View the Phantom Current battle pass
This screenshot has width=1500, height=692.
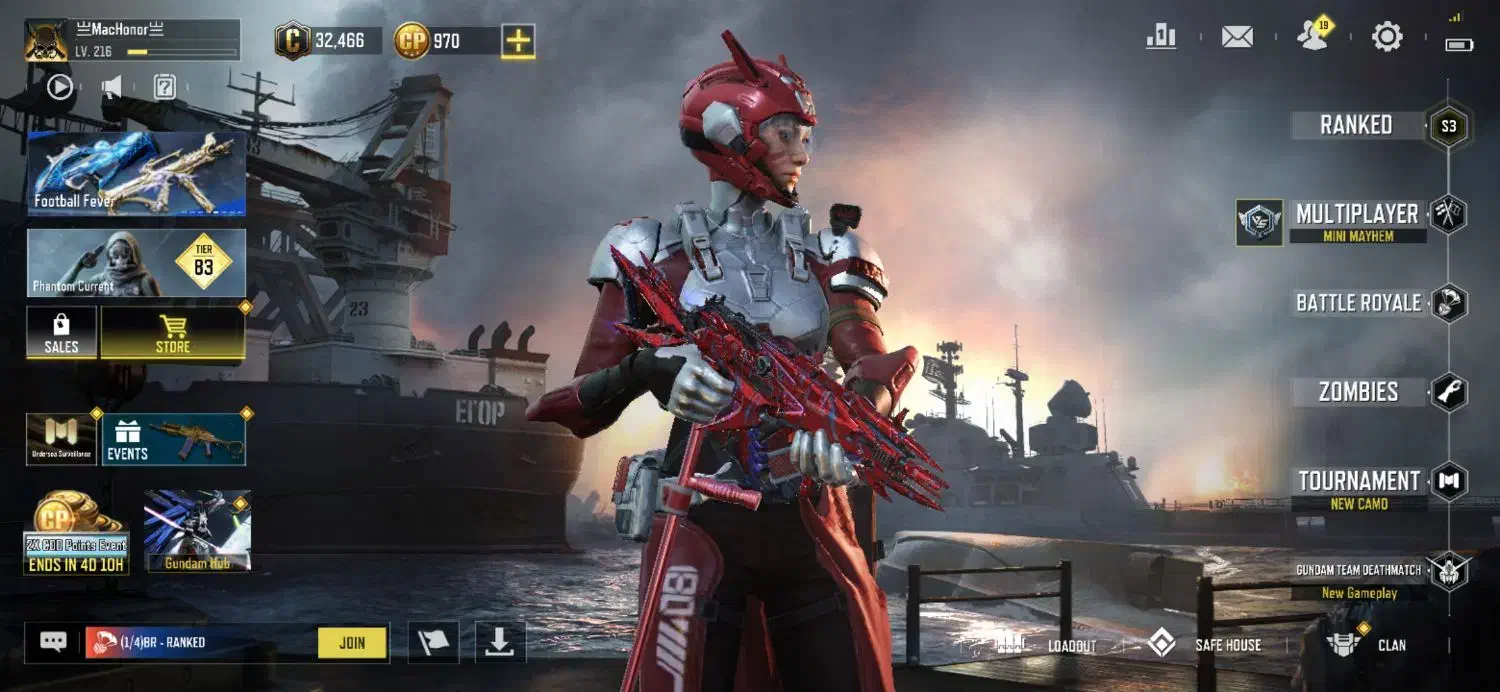click(x=136, y=263)
